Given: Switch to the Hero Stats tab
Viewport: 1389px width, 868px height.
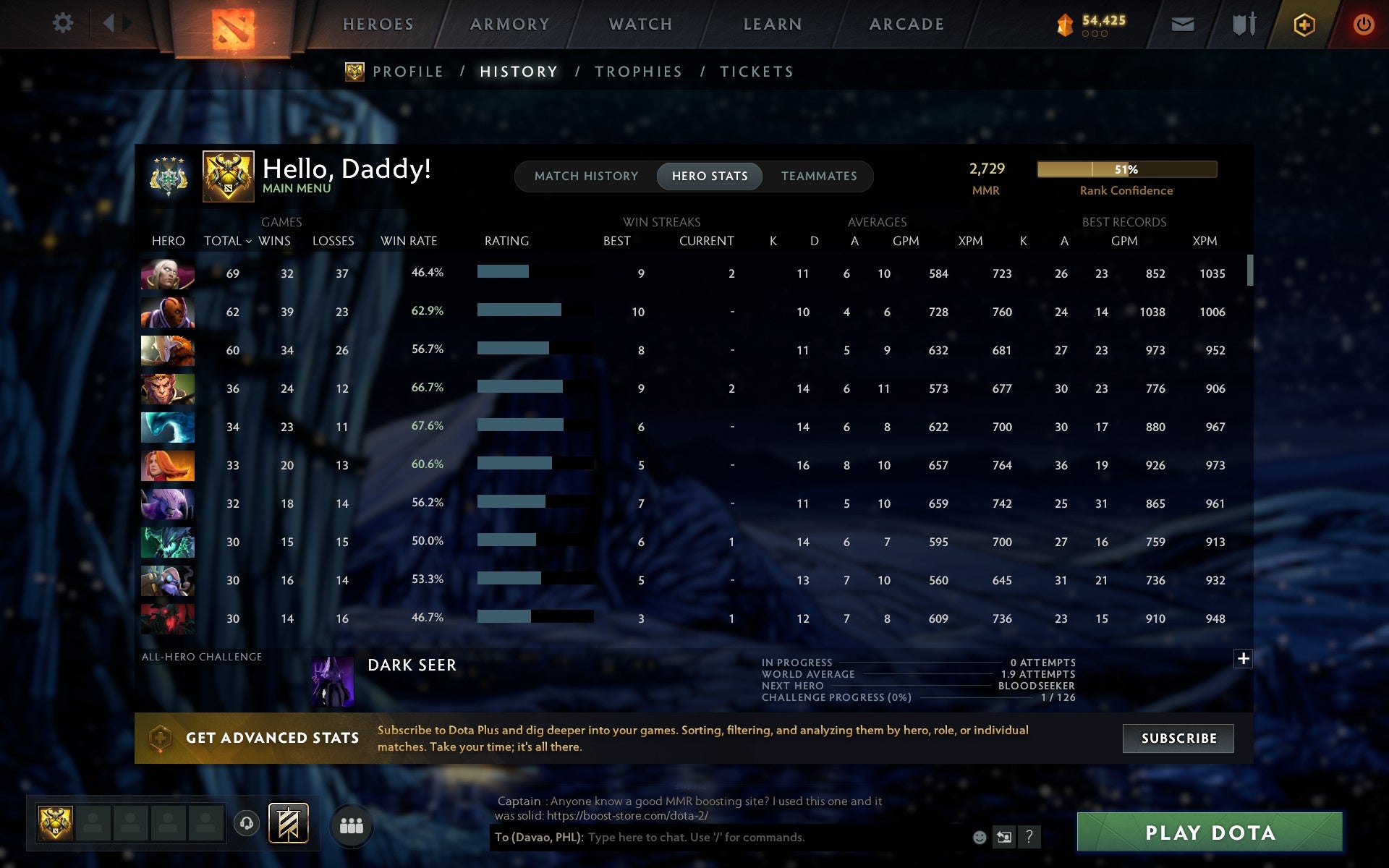Looking at the screenshot, I should (709, 176).
